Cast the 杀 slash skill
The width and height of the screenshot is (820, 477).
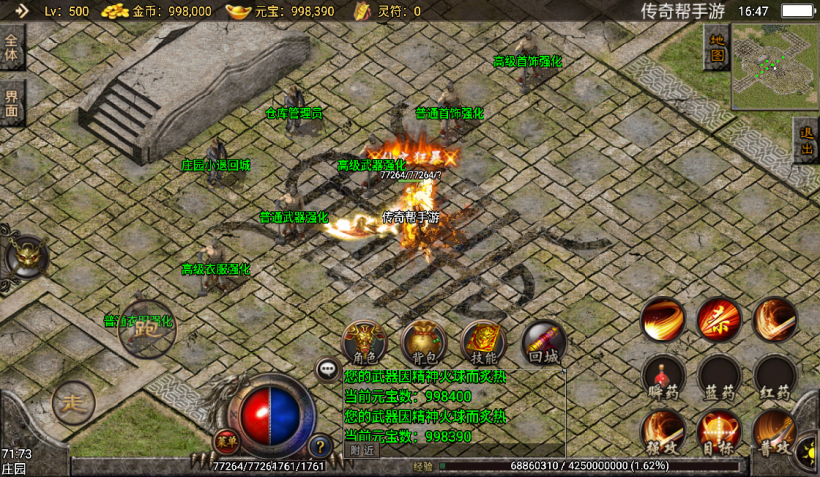718,320
